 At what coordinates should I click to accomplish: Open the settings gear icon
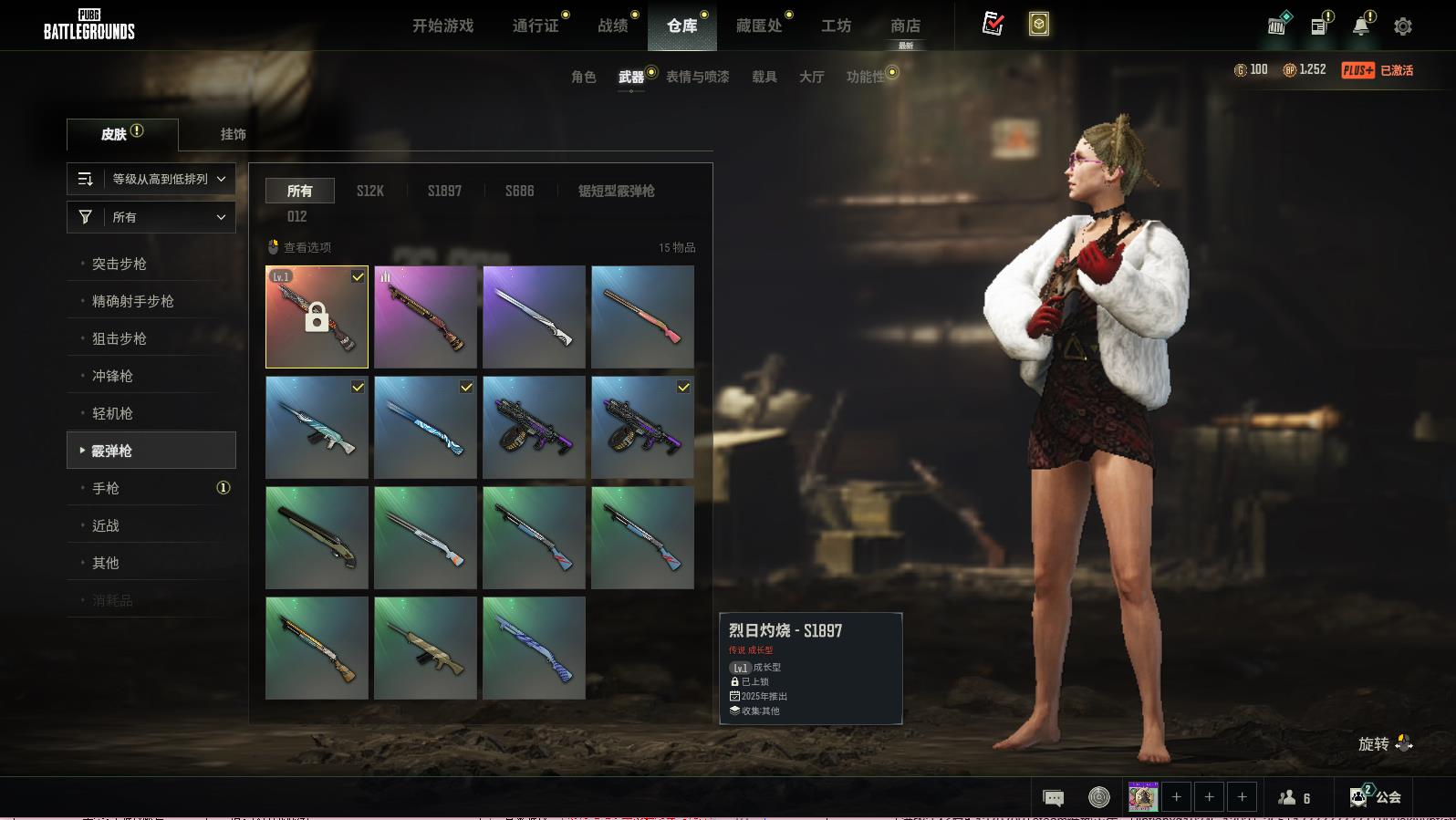point(1403,26)
